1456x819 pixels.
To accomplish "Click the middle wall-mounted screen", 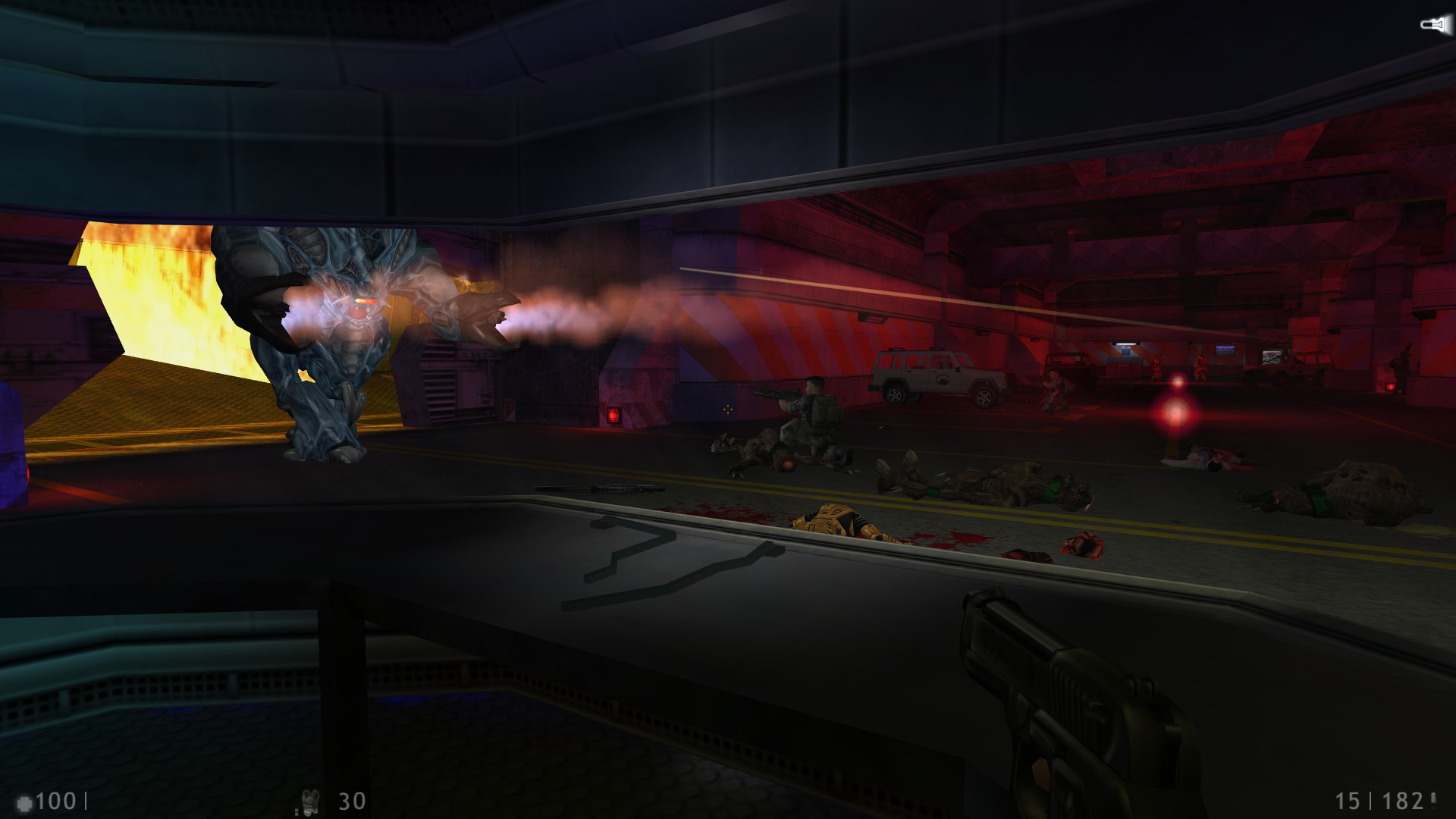I will tap(1225, 351).
